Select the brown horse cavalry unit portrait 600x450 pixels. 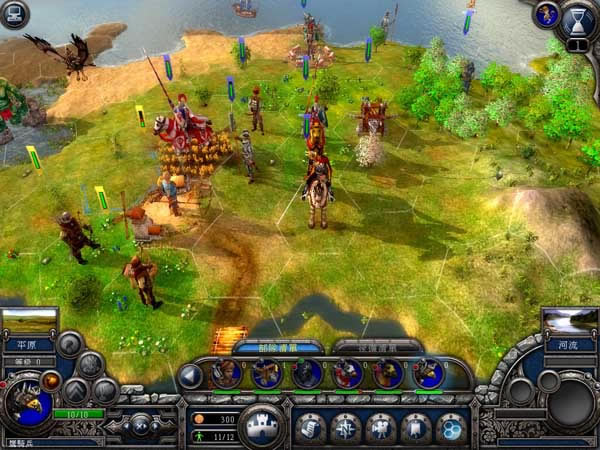(x=387, y=374)
